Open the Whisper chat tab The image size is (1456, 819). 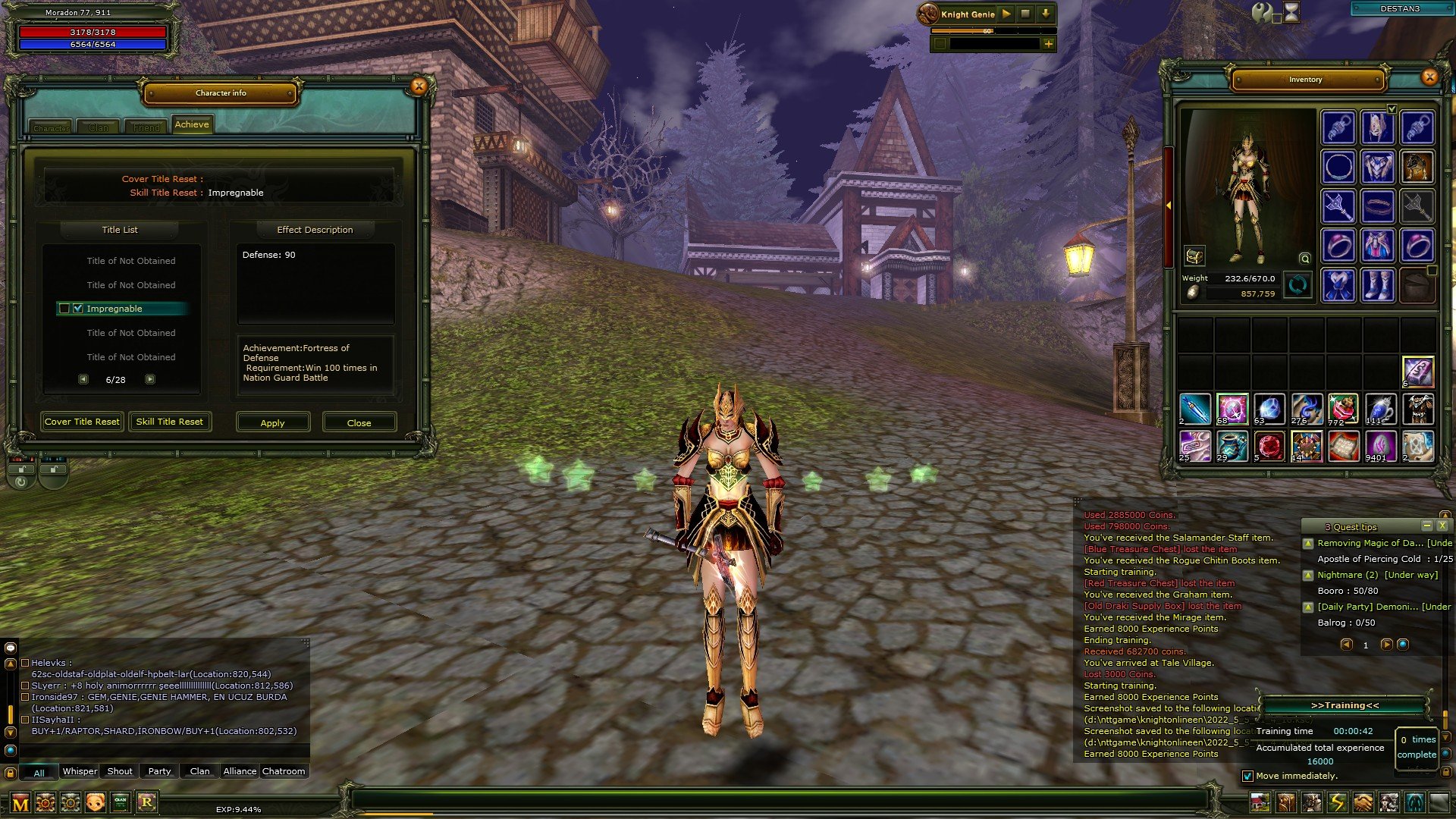coord(80,770)
